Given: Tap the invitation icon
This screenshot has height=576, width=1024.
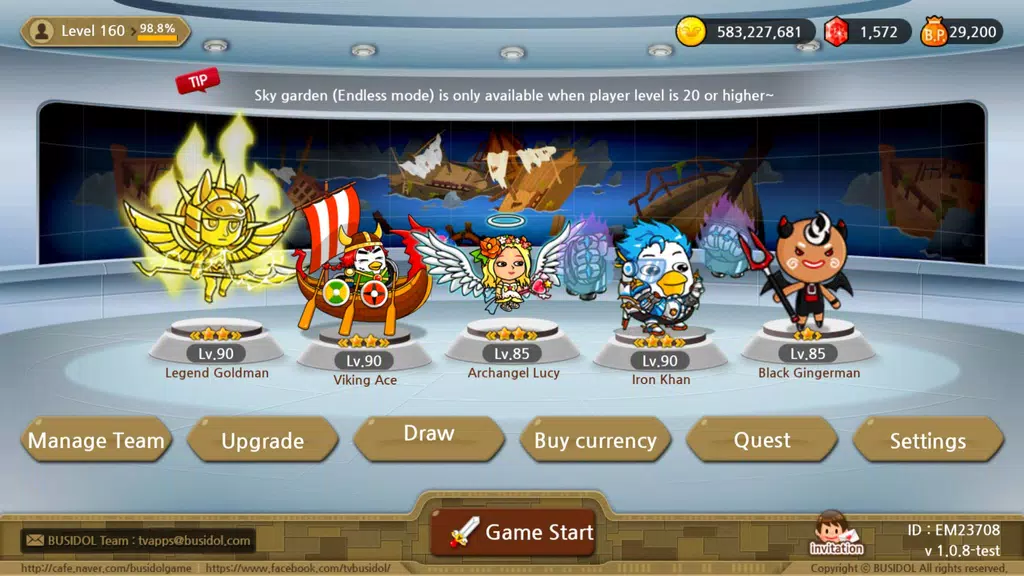Looking at the screenshot, I should [x=836, y=534].
